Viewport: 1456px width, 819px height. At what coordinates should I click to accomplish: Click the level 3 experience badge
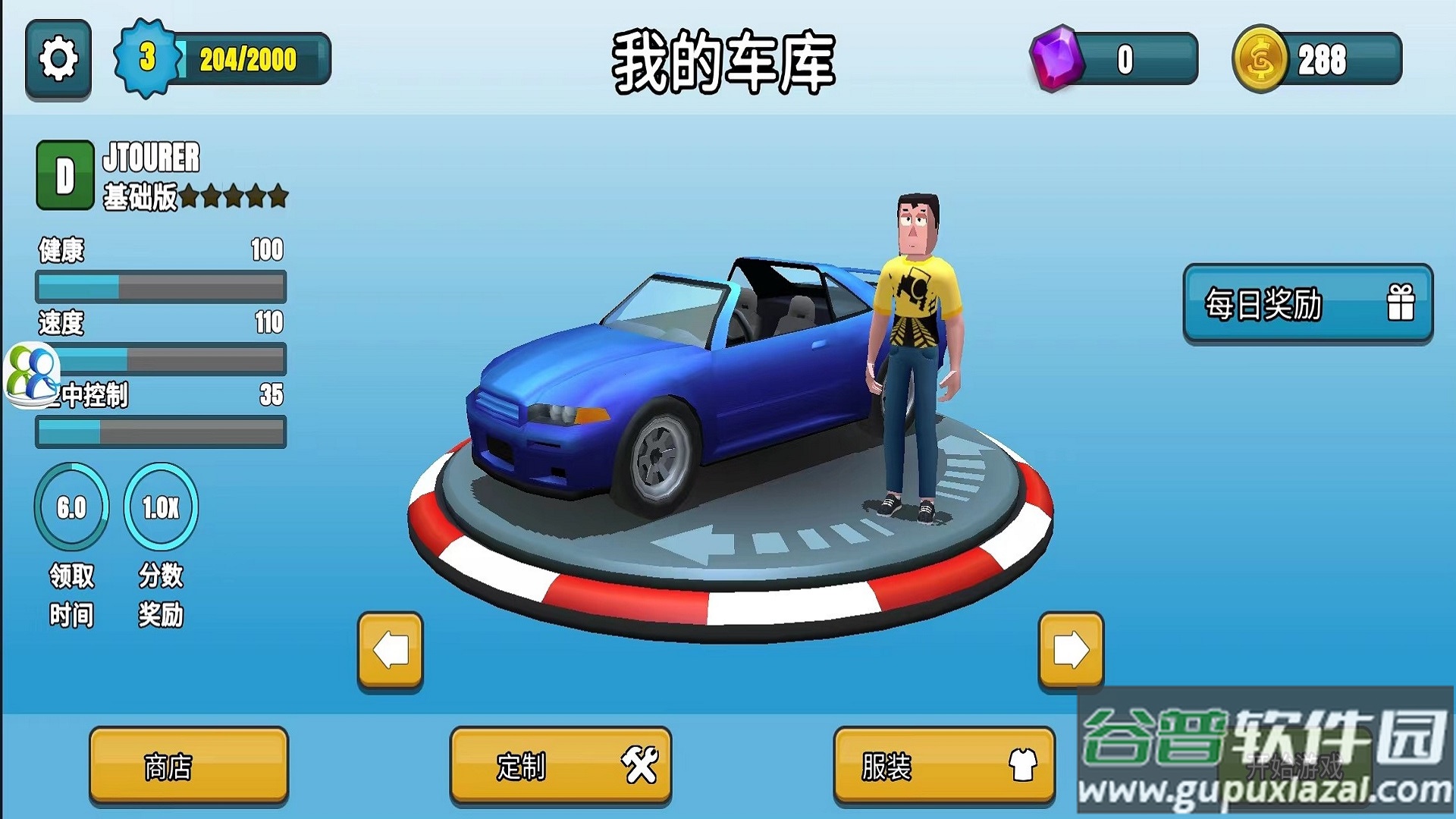pyautogui.click(x=147, y=58)
